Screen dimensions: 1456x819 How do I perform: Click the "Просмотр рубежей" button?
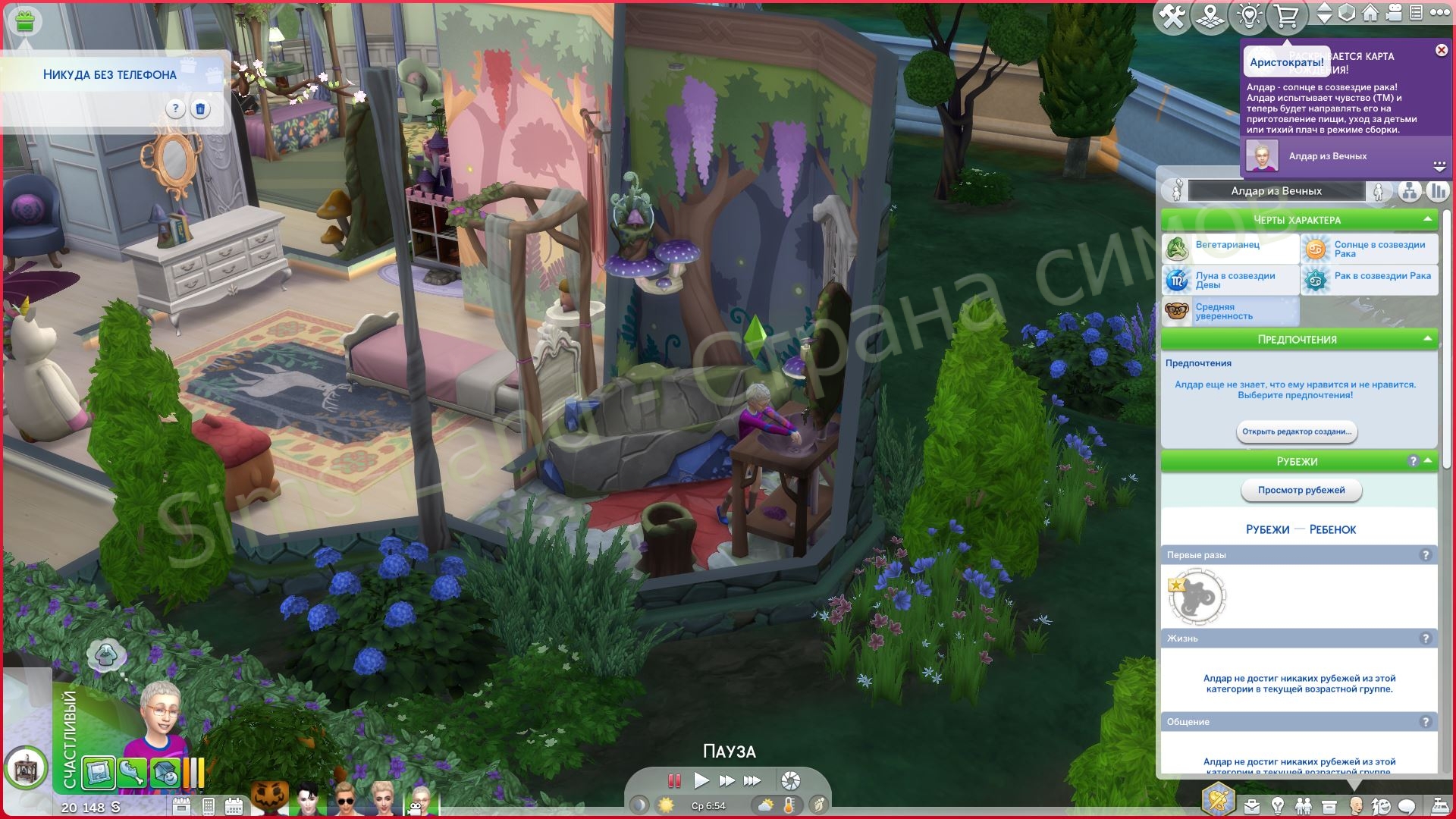pos(1301,491)
